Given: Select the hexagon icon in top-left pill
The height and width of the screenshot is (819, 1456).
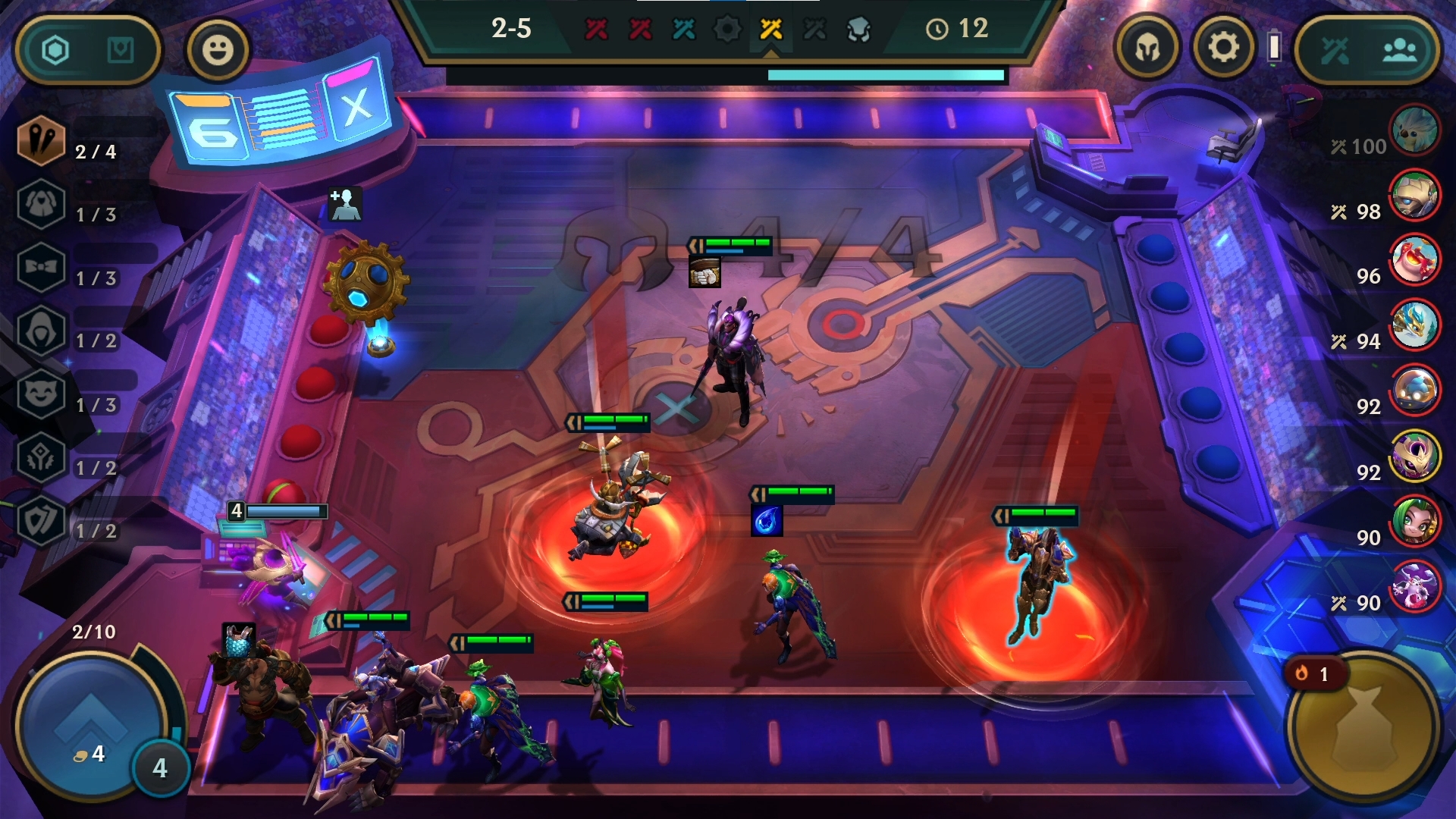Looking at the screenshot, I should (x=55, y=50).
